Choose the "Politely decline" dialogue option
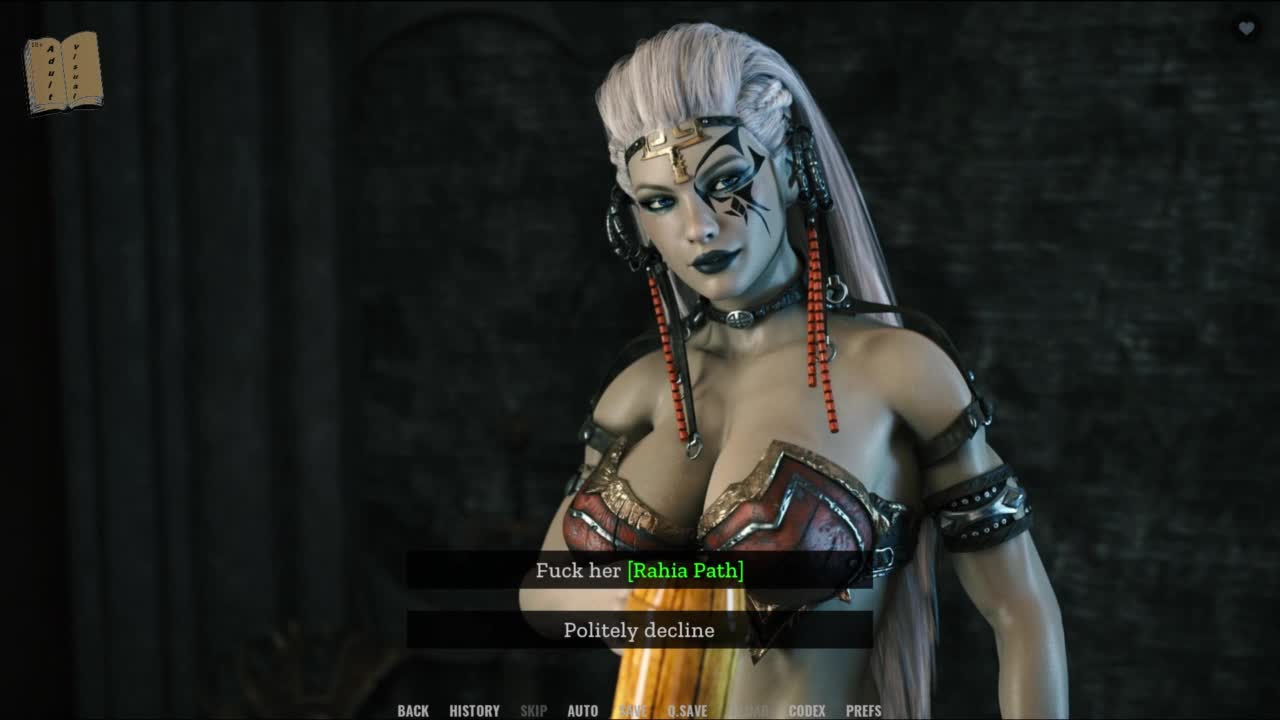1280x720 pixels. click(x=639, y=630)
